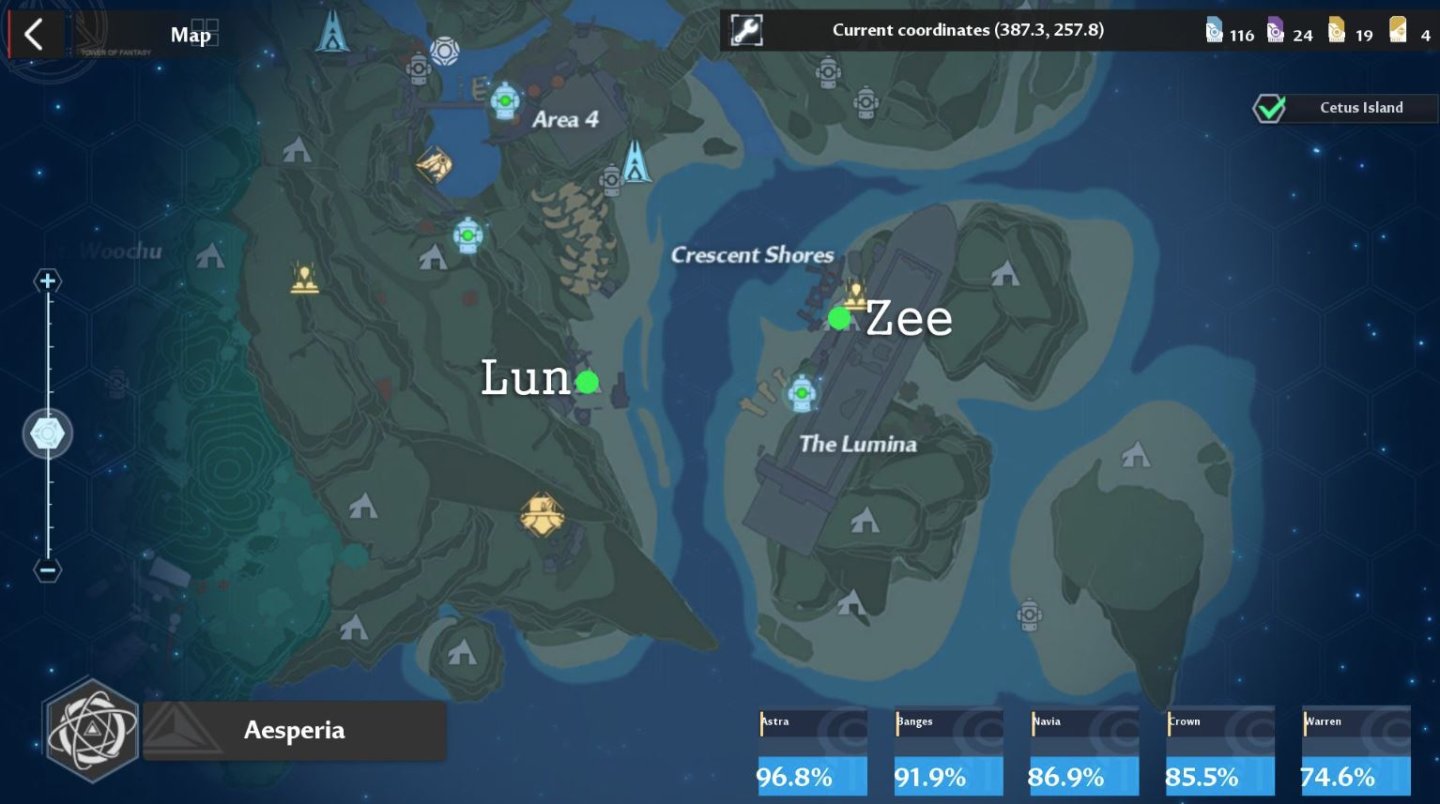This screenshot has height=804, width=1440.
Task: Pick the Crown exploration progress tile
Action: tap(1220, 752)
